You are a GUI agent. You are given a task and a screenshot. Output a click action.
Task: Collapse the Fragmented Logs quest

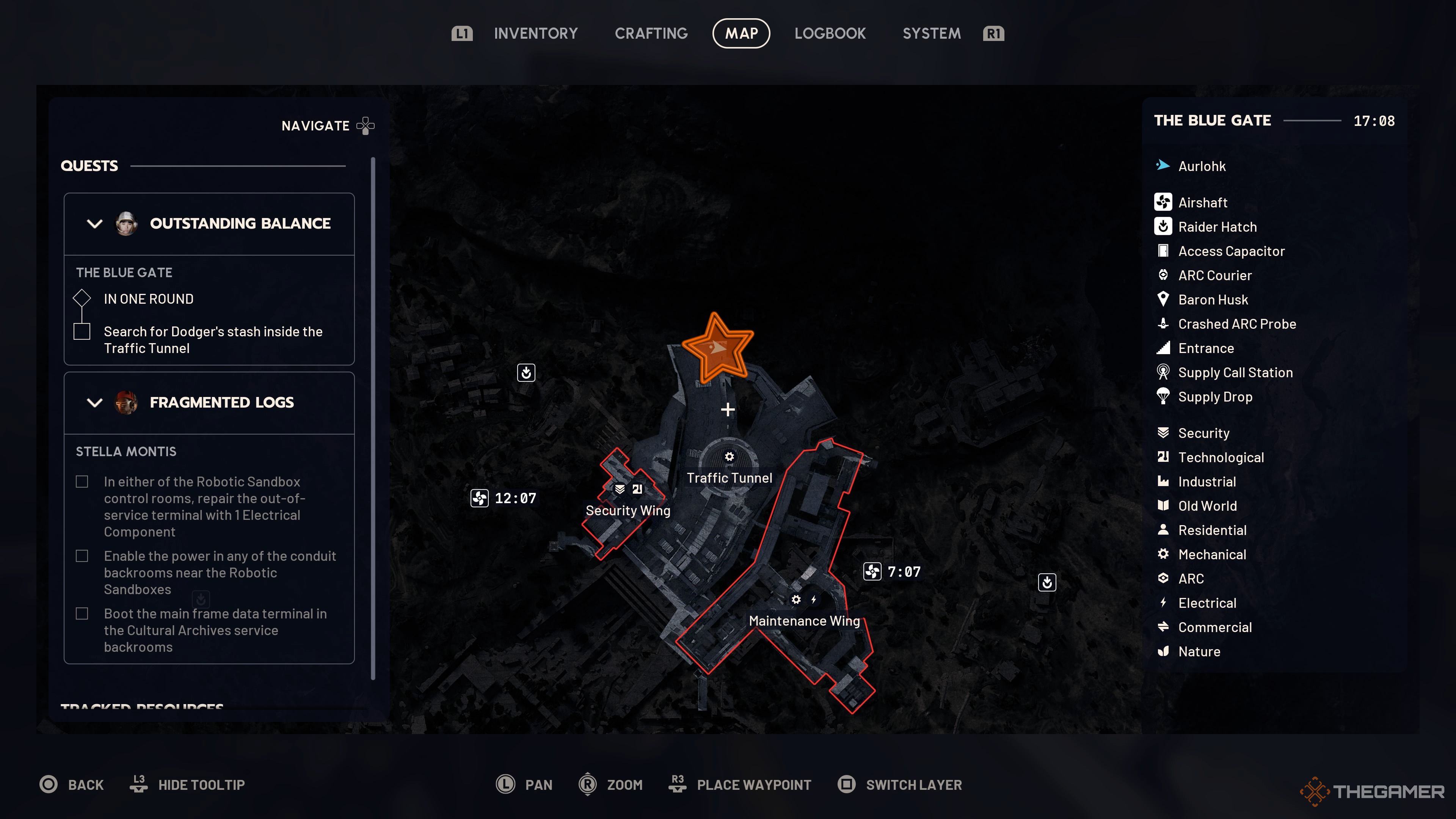95,402
